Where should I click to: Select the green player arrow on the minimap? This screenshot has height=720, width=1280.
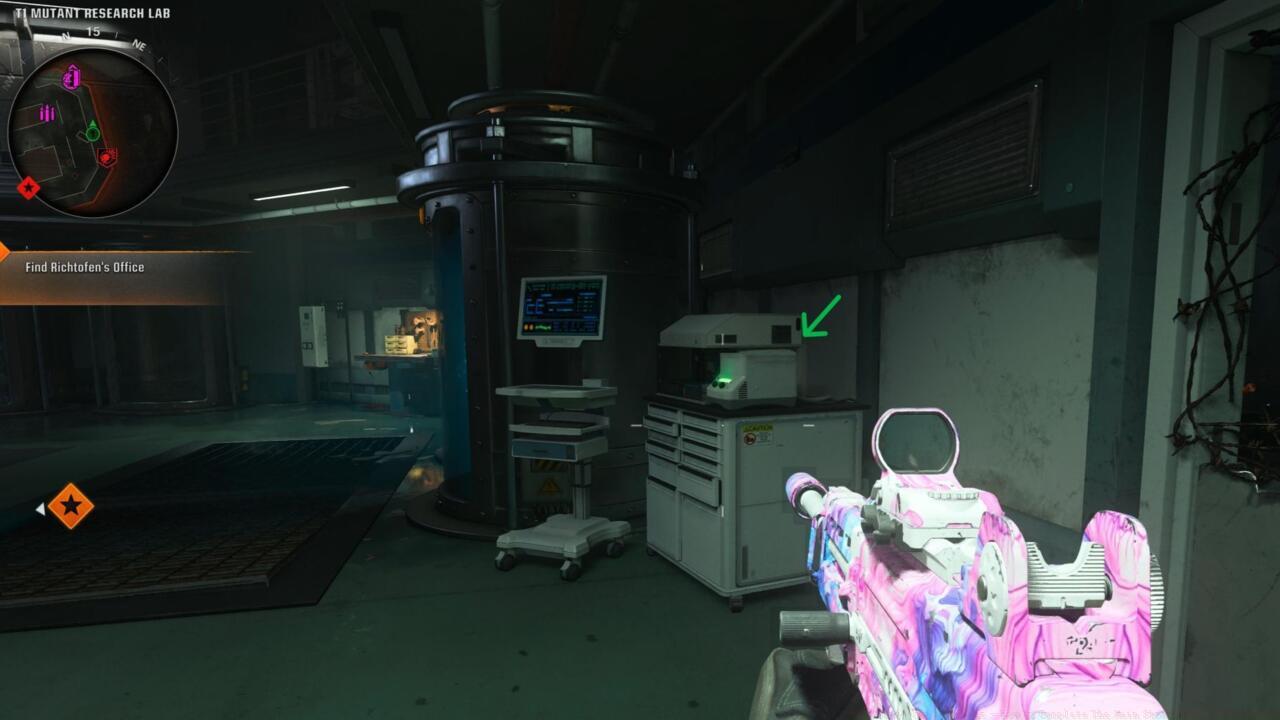(92, 130)
